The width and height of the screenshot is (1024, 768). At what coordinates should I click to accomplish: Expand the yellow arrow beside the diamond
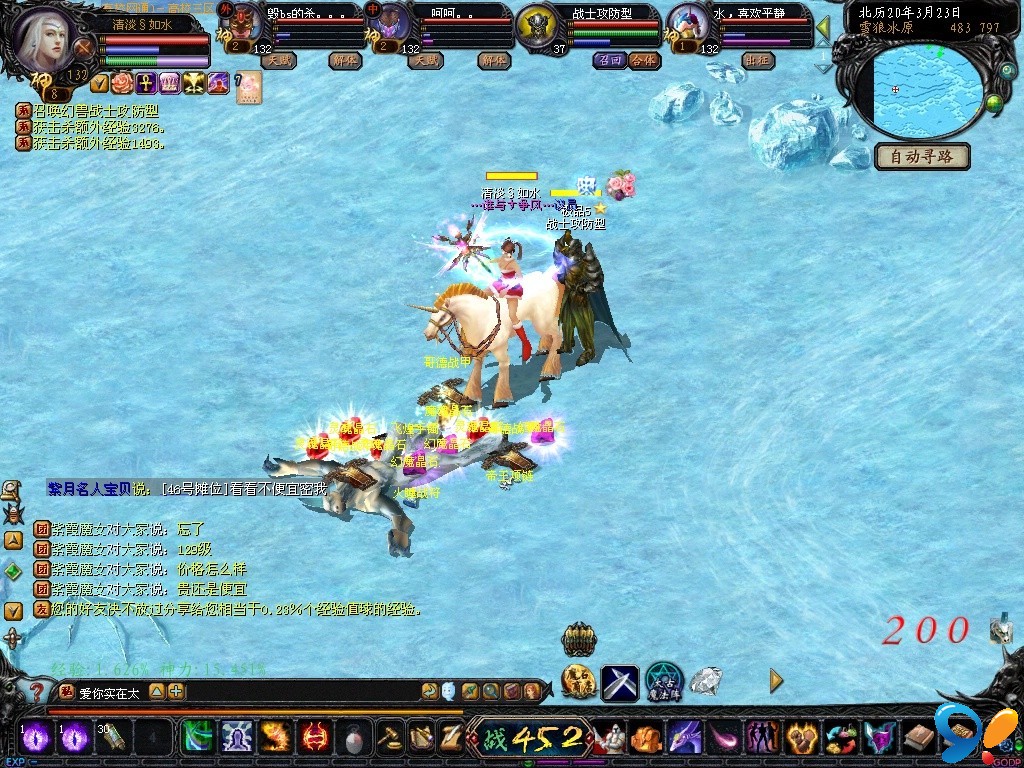click(776, 681)
